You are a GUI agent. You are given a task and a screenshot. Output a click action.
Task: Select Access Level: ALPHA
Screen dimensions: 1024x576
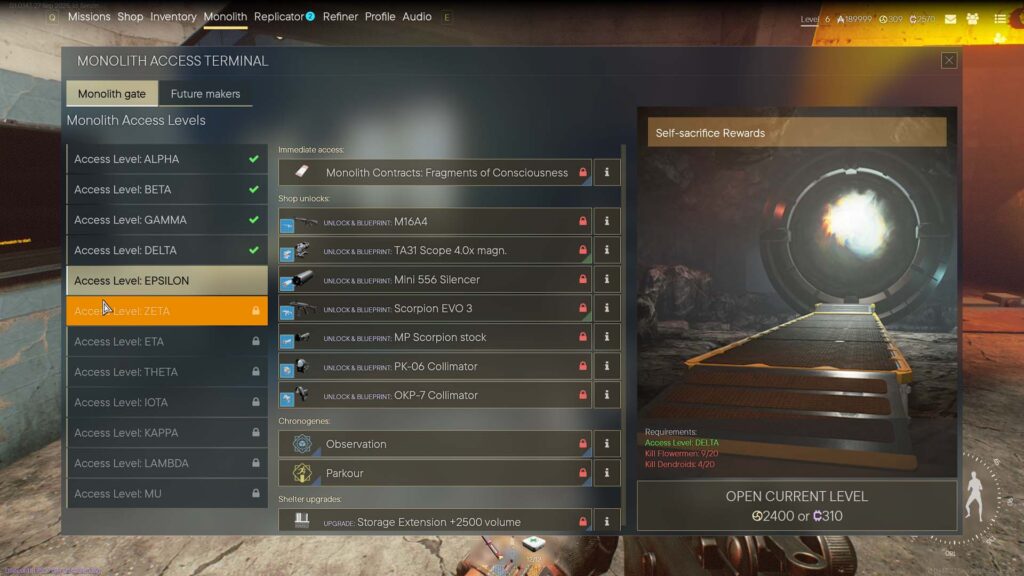click(x=167, y=159)
